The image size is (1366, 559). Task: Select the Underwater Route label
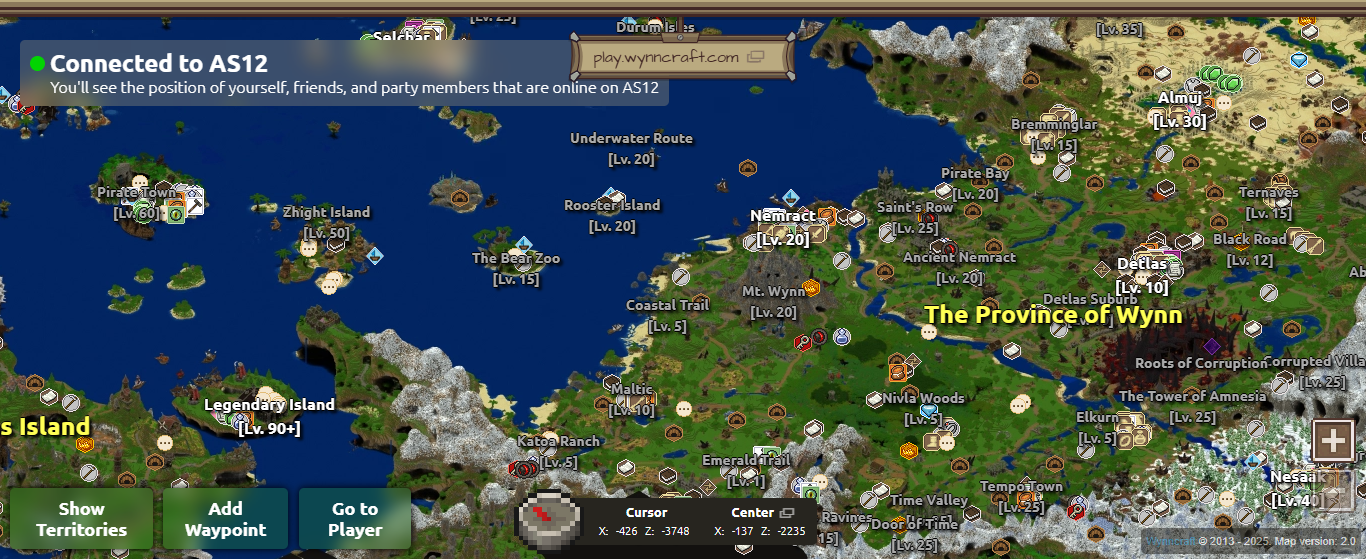tap(631, 138)
